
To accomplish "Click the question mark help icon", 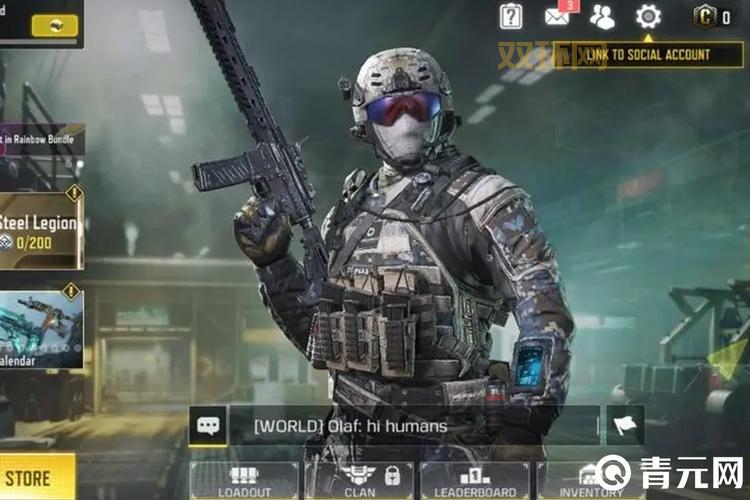I will coord(511,16).
